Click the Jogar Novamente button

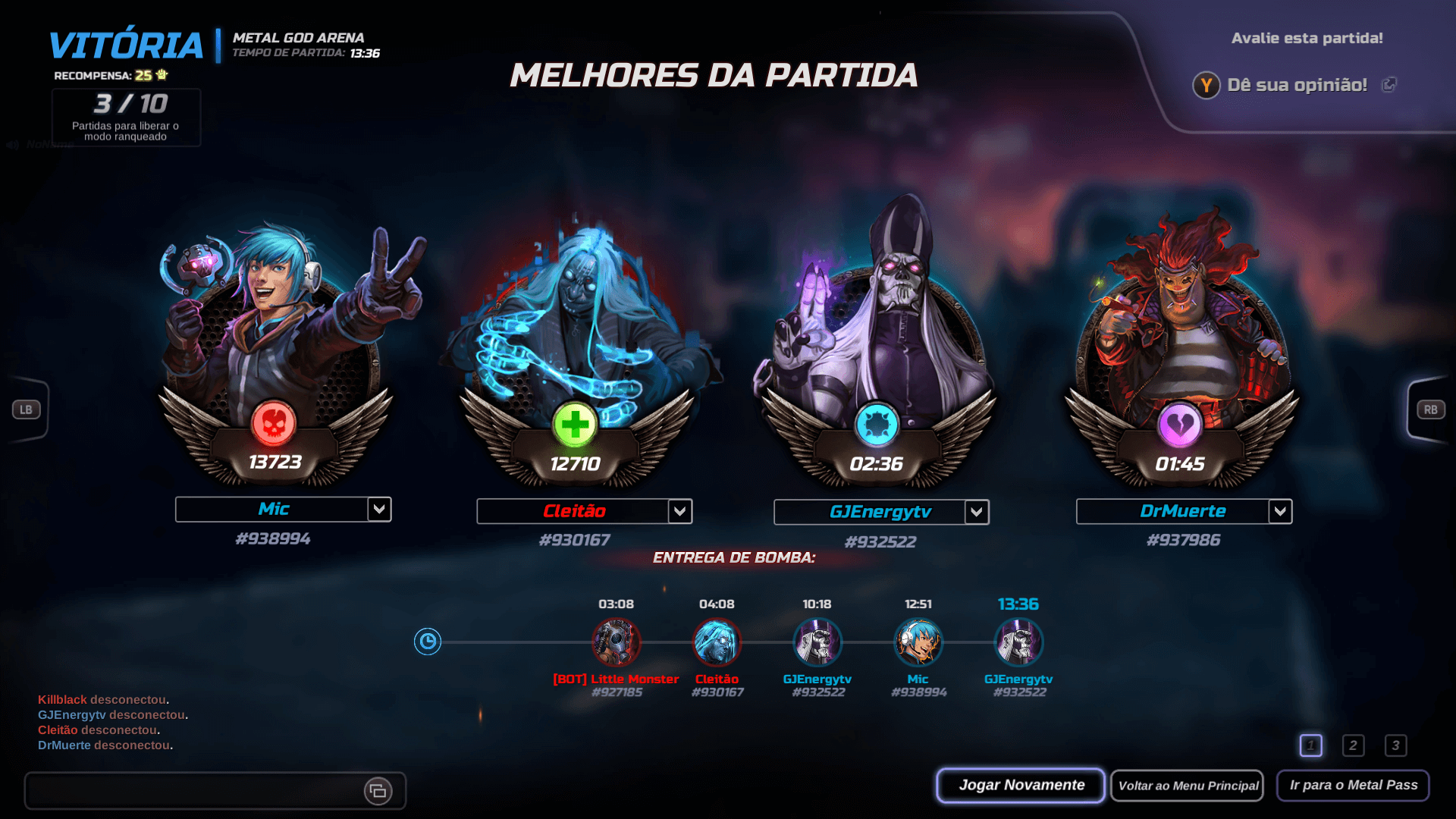1020,785
